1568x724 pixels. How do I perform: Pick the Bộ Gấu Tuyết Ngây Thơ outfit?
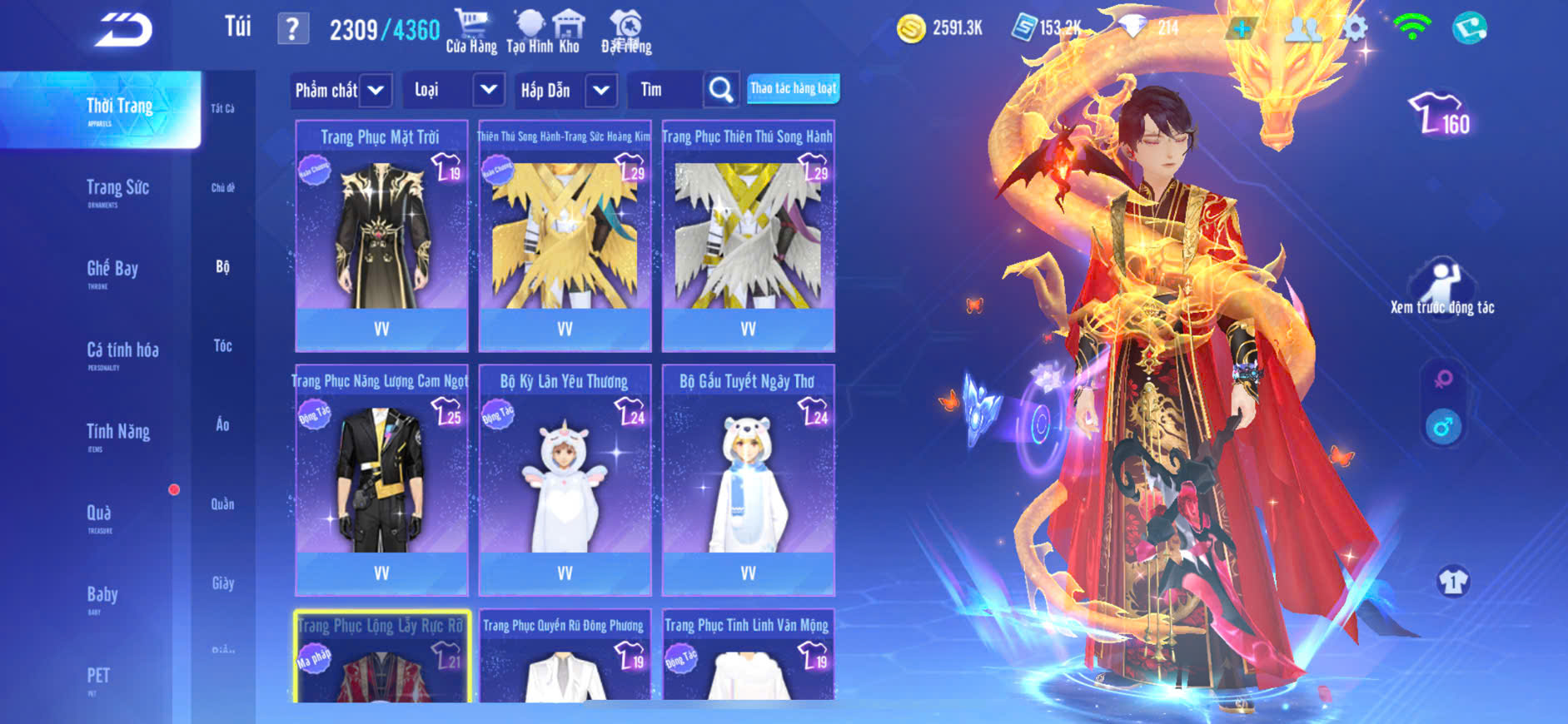click(748, 480)
